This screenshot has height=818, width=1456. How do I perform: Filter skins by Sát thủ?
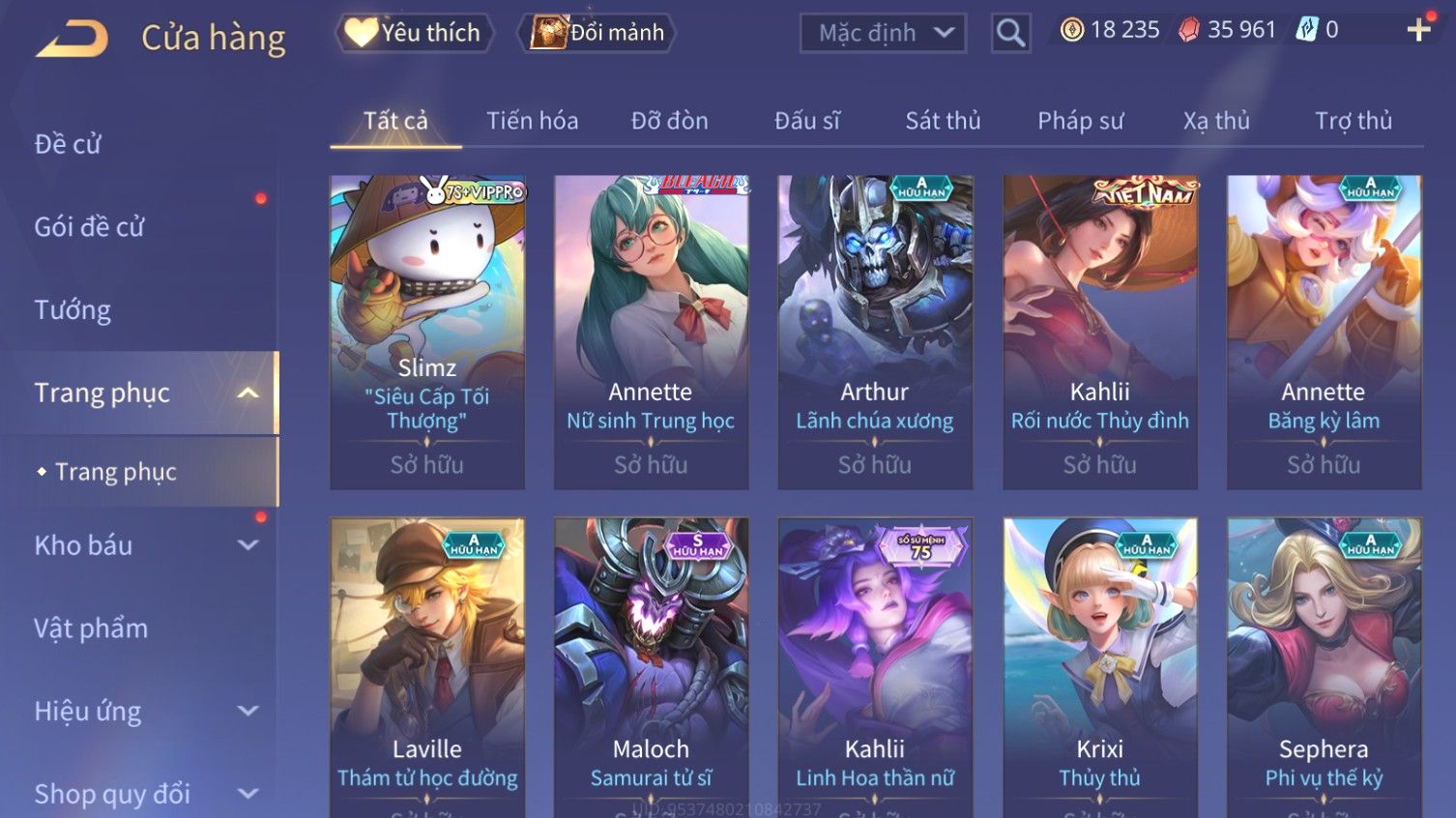[943, 121]
